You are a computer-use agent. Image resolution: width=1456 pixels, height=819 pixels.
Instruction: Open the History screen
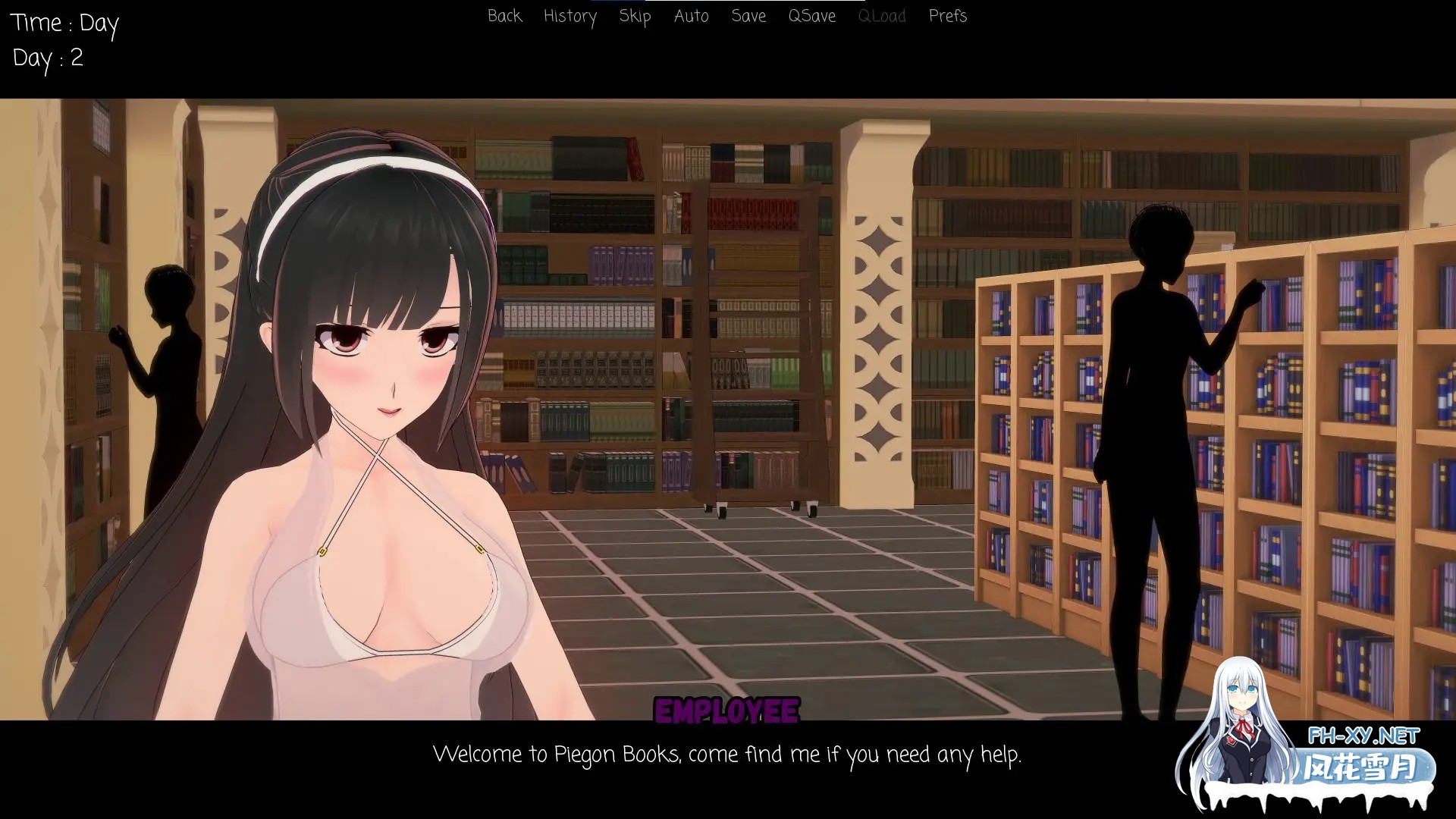[570, 16]
